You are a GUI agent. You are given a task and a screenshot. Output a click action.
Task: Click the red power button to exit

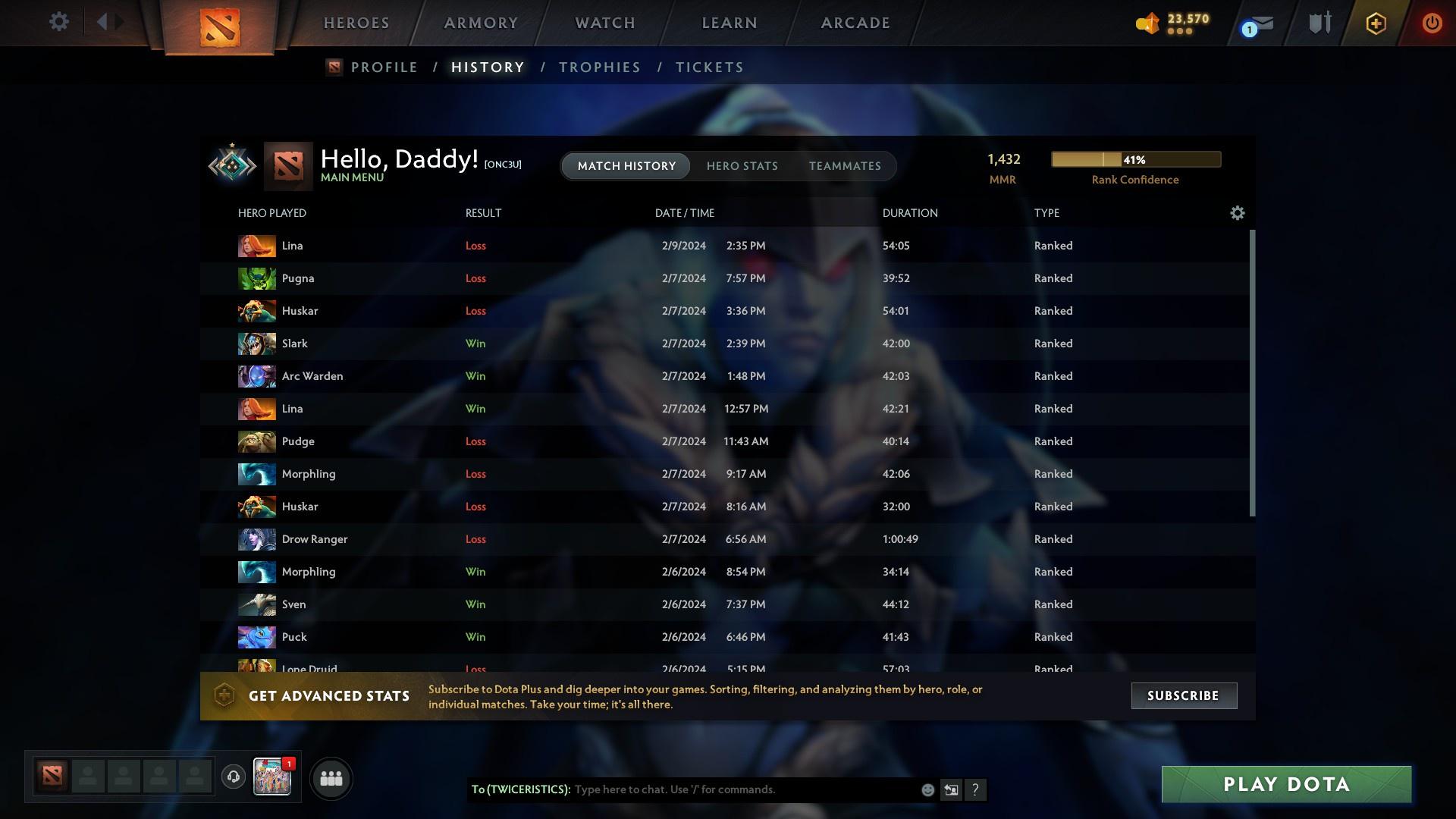coord(1432,23)
